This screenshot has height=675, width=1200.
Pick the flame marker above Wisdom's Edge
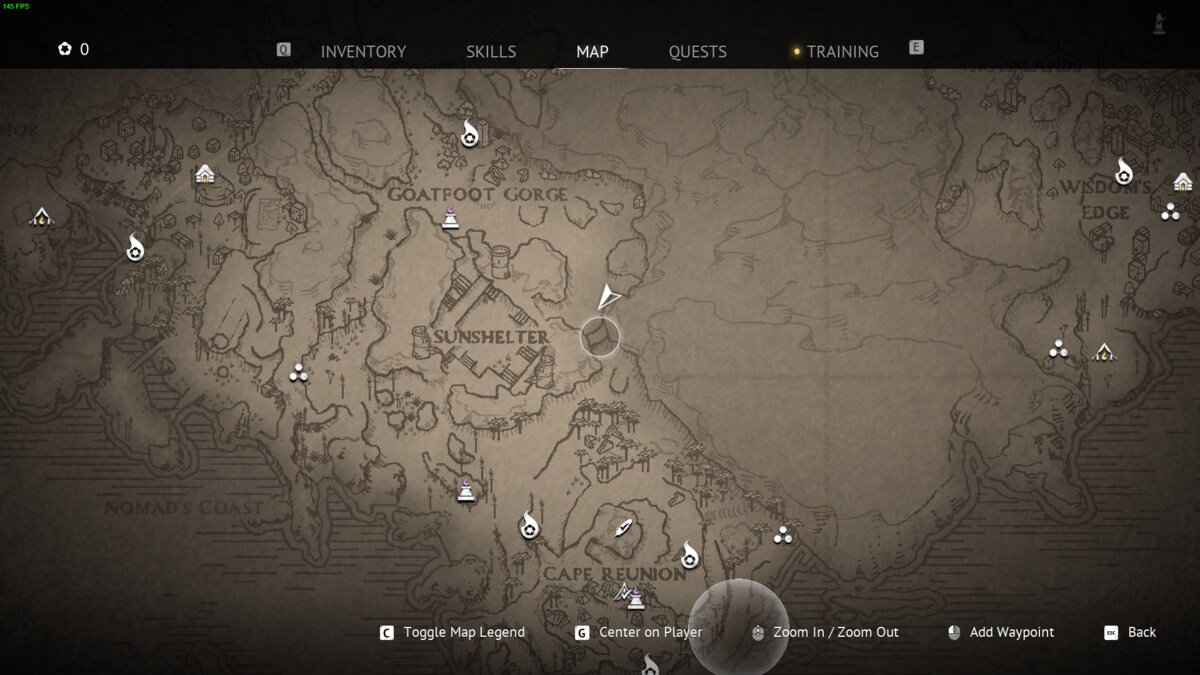(1124, 172)
